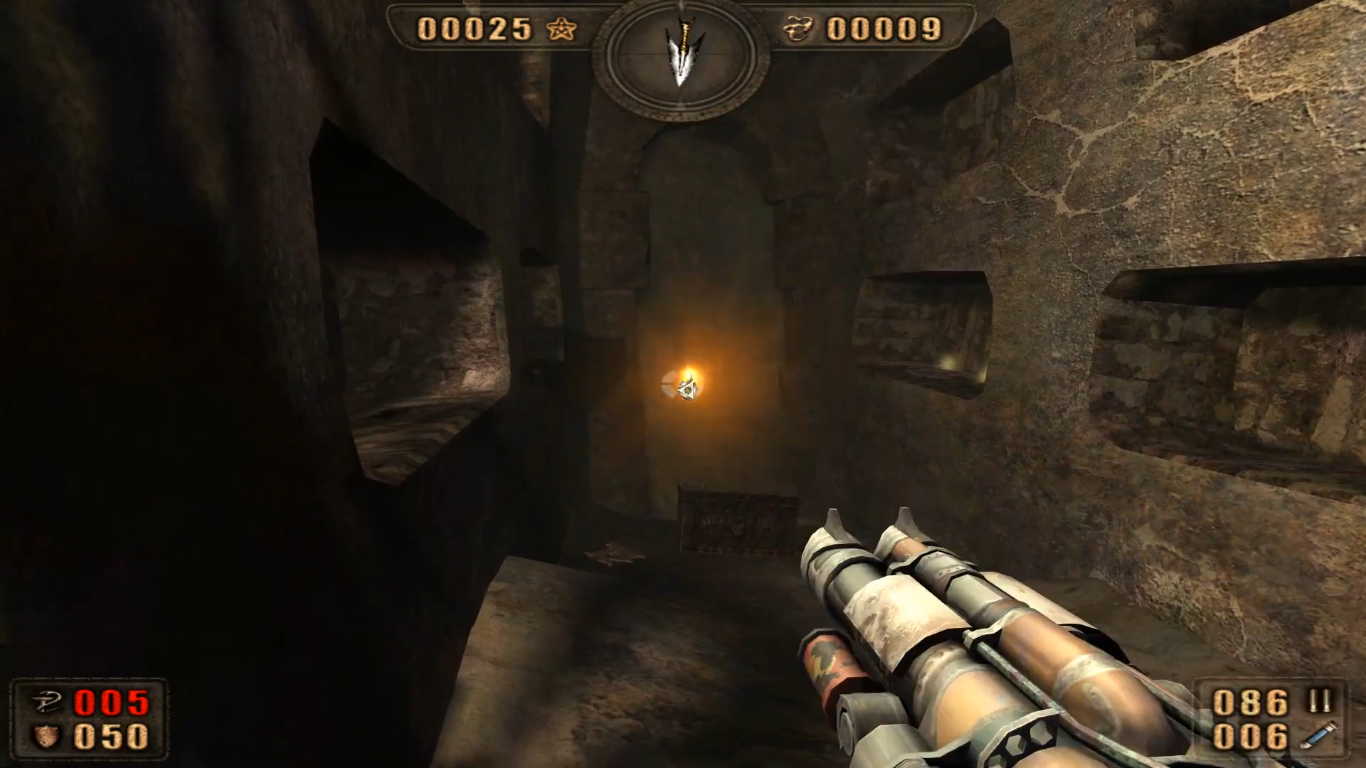
Task: Click the secondary ammo icon beside 006
Action: coord(1319,737)
